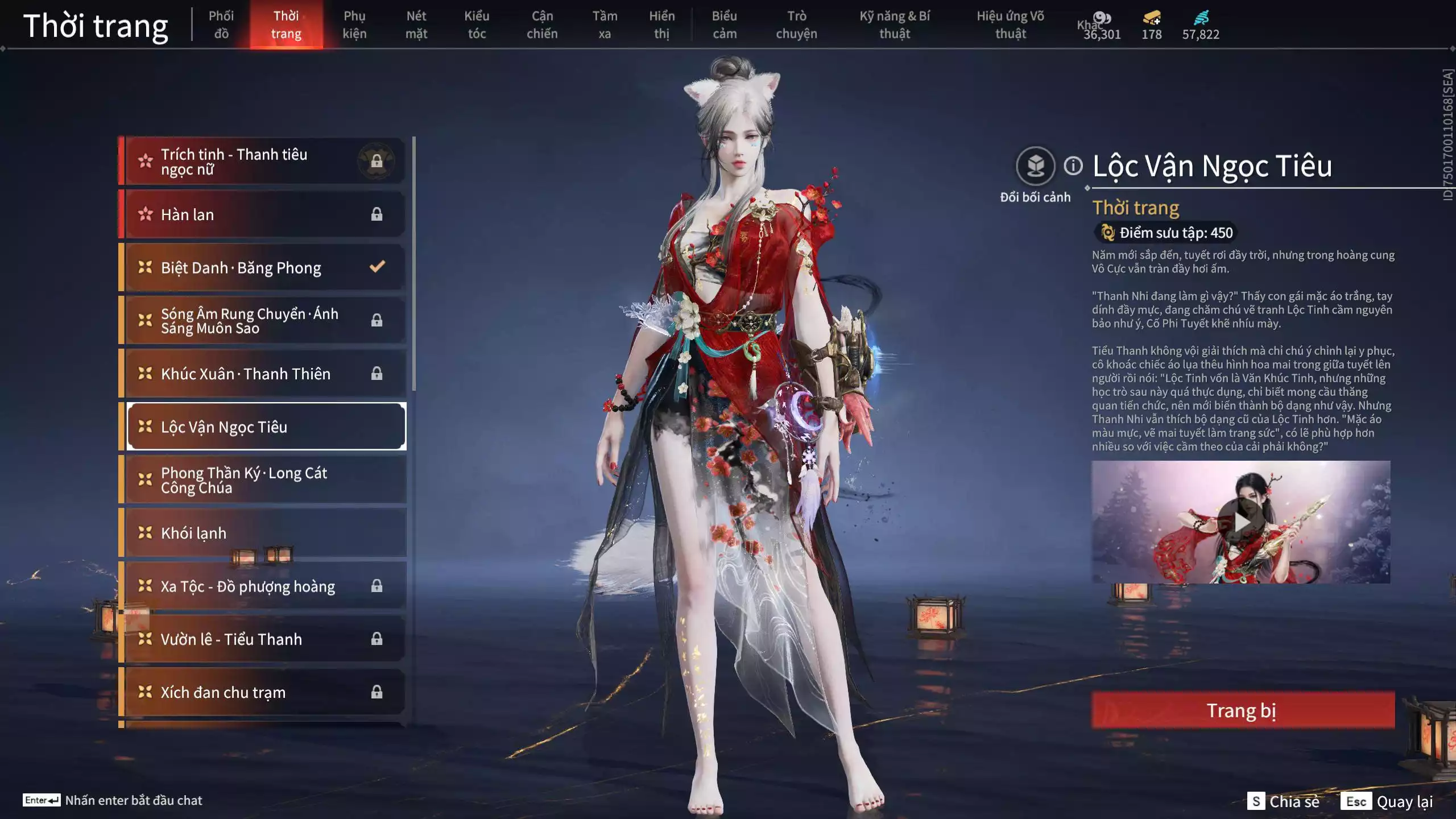This screenshot has height=819, width=1456.
Task: Click the coin icon above 'Khác'
Action: [x=1102, y=18]
